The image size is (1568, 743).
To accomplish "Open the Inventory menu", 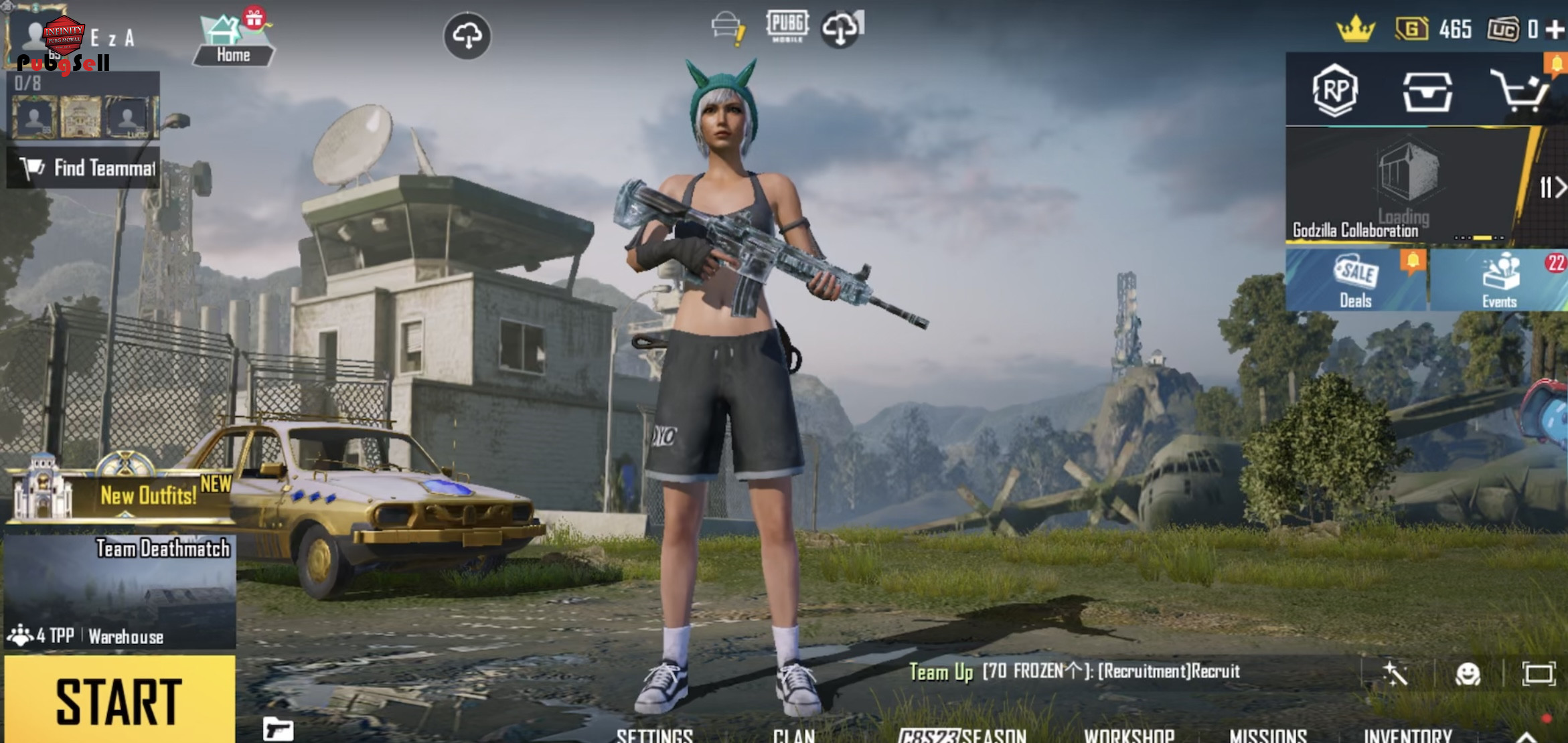I will [x=1408, y=735].
